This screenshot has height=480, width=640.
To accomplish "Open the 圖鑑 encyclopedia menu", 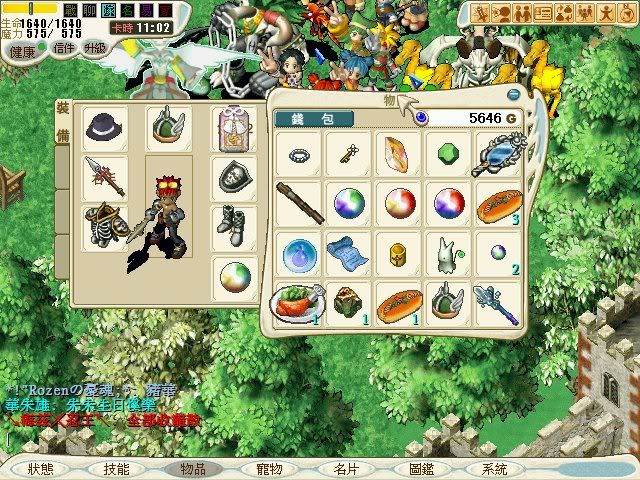I will click(x=421, y=468).
